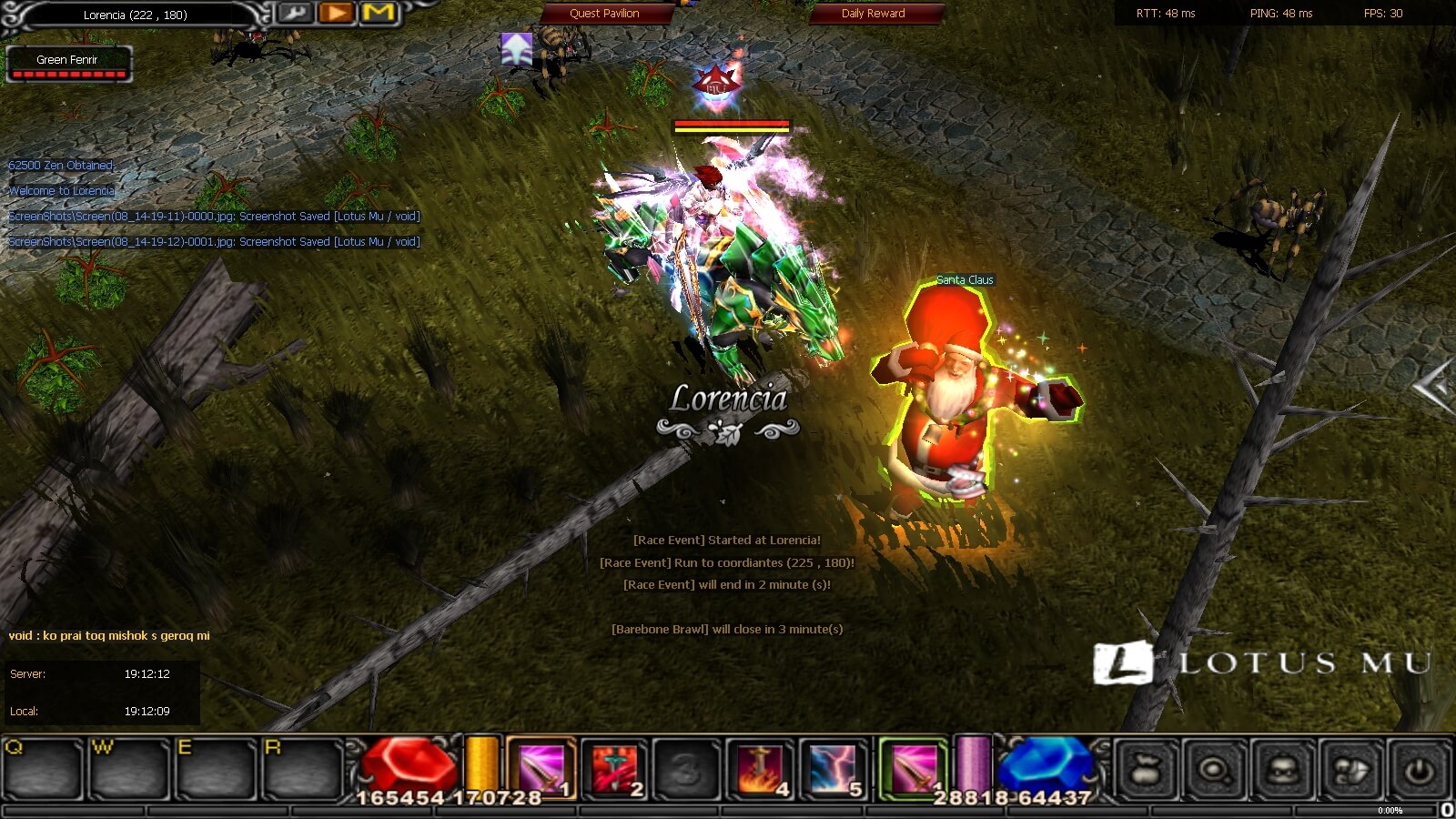Activate the flaming sword skill in slot 4
The height and width of the screenshot is (819, 1456).
761,769
